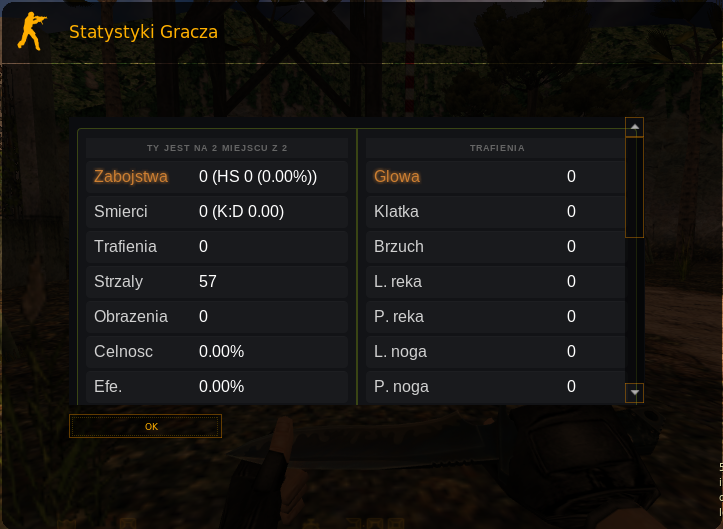Confirm with the OK button
The width and height of the screenshot is (723, 529).
[145, 426]
